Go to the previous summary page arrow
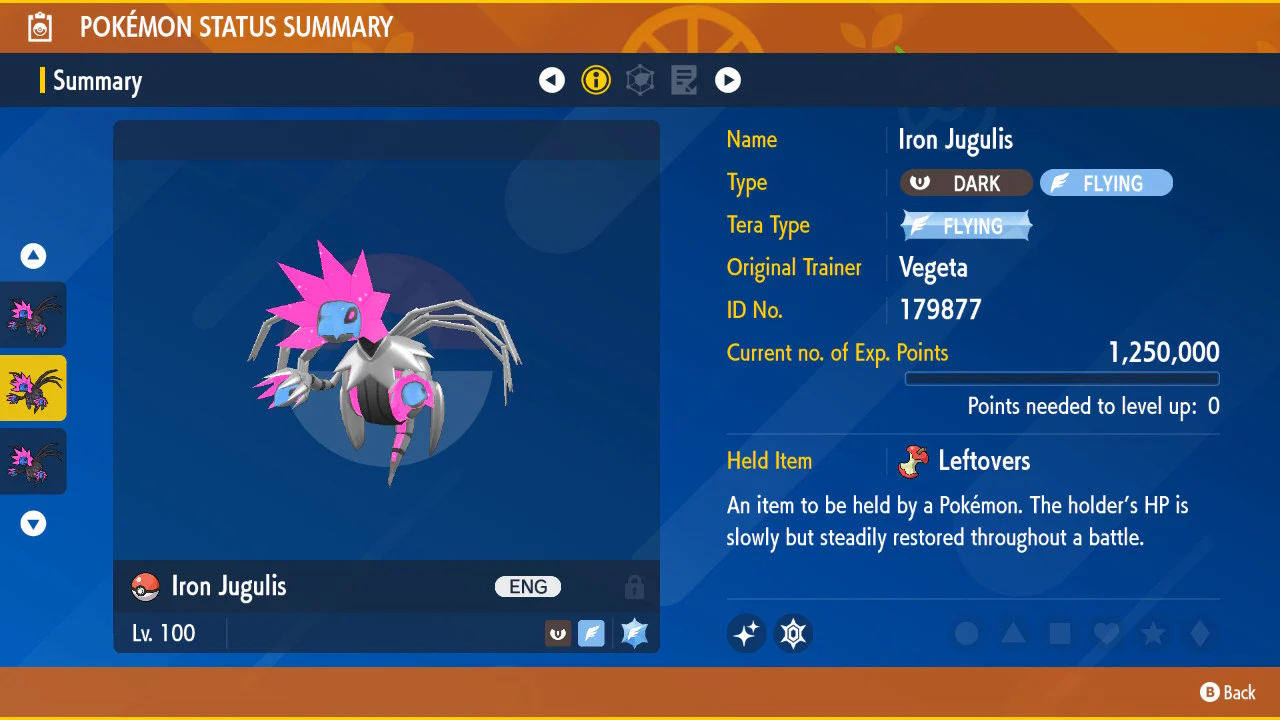 pos(552,80)
